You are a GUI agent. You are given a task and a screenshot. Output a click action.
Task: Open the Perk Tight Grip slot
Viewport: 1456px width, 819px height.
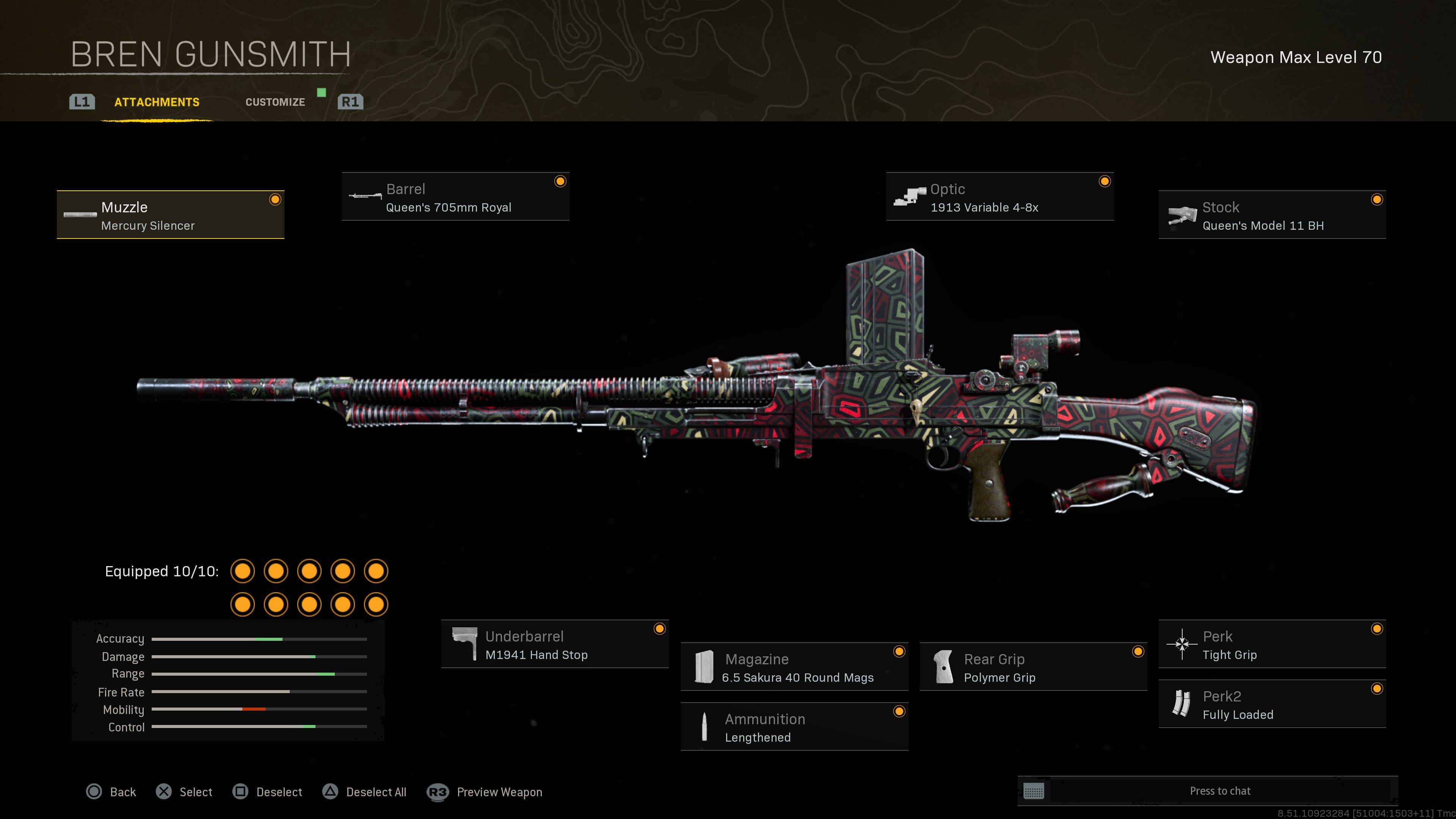[1272, 645]
